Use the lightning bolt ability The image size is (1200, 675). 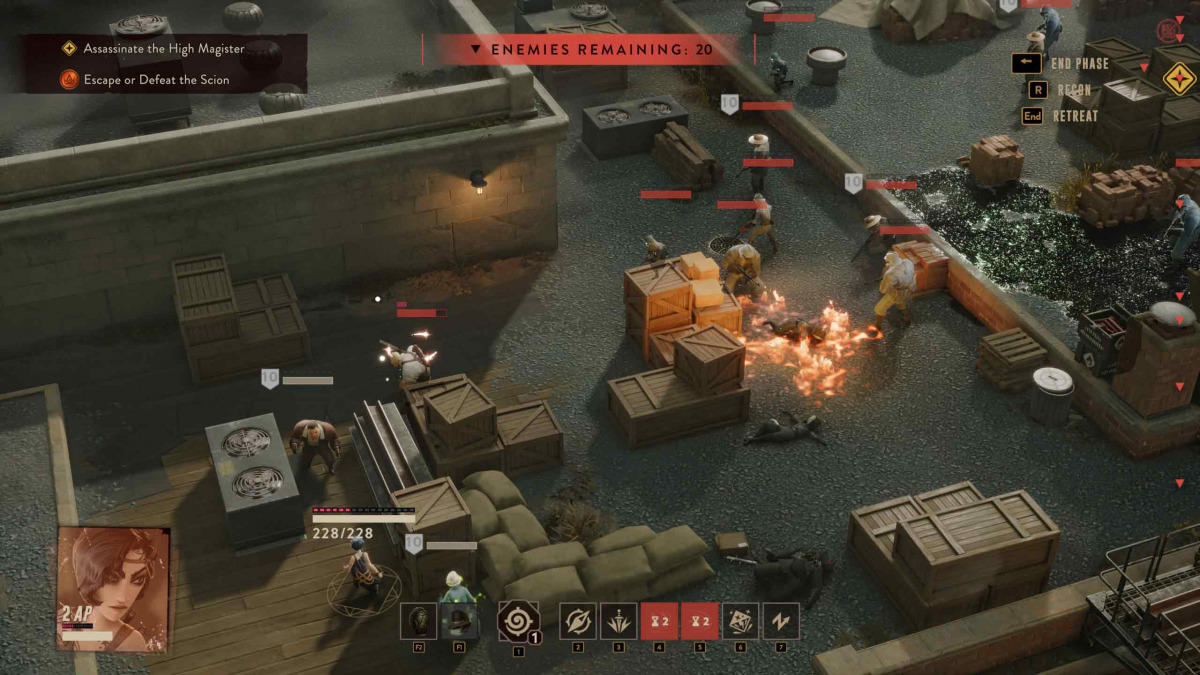click(x=781, y=621)
